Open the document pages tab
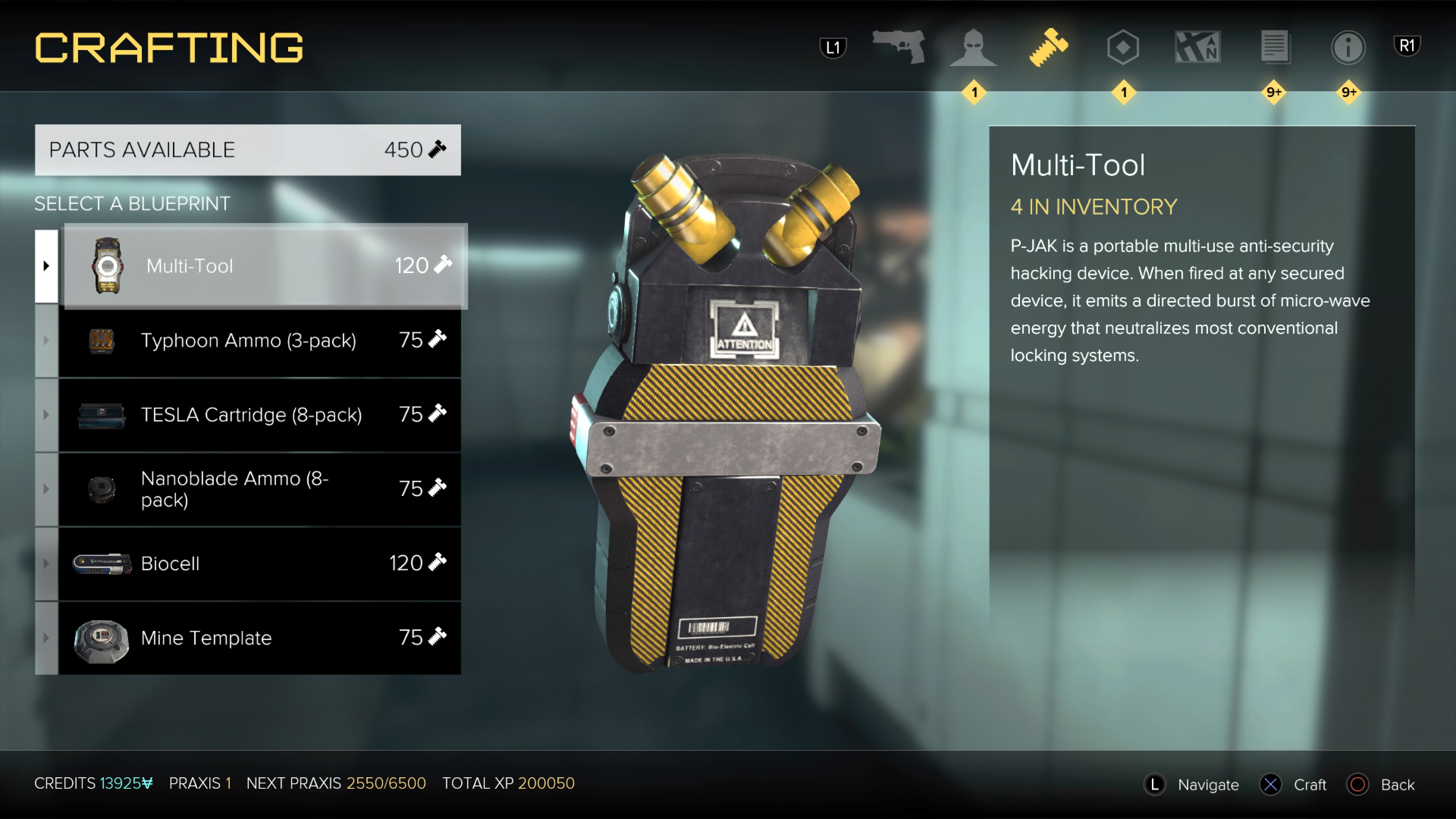The height and width of the screenshot is (819, 1456). click(x=1274, y=47)
